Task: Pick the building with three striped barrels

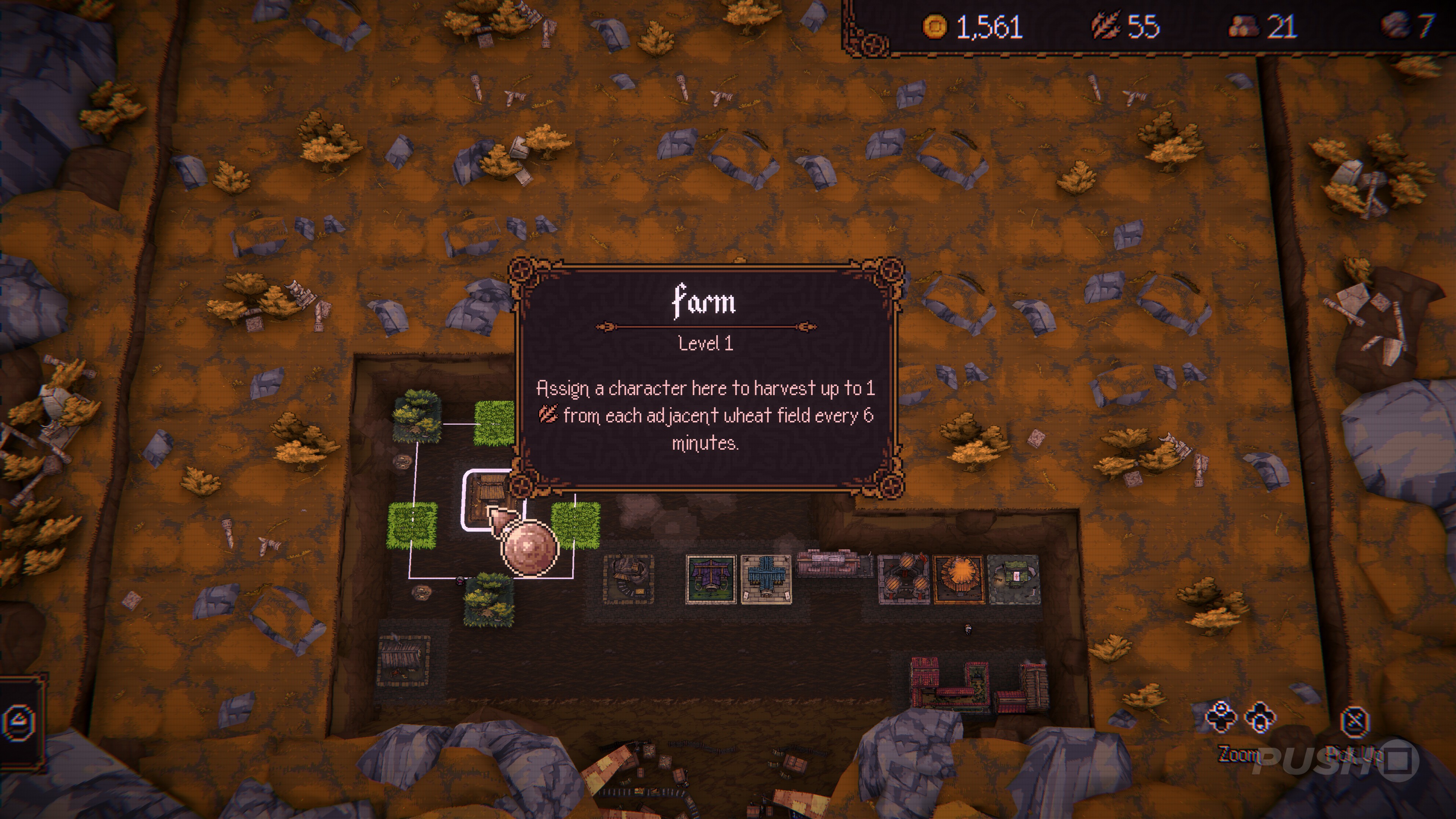Action: point(903,578)
